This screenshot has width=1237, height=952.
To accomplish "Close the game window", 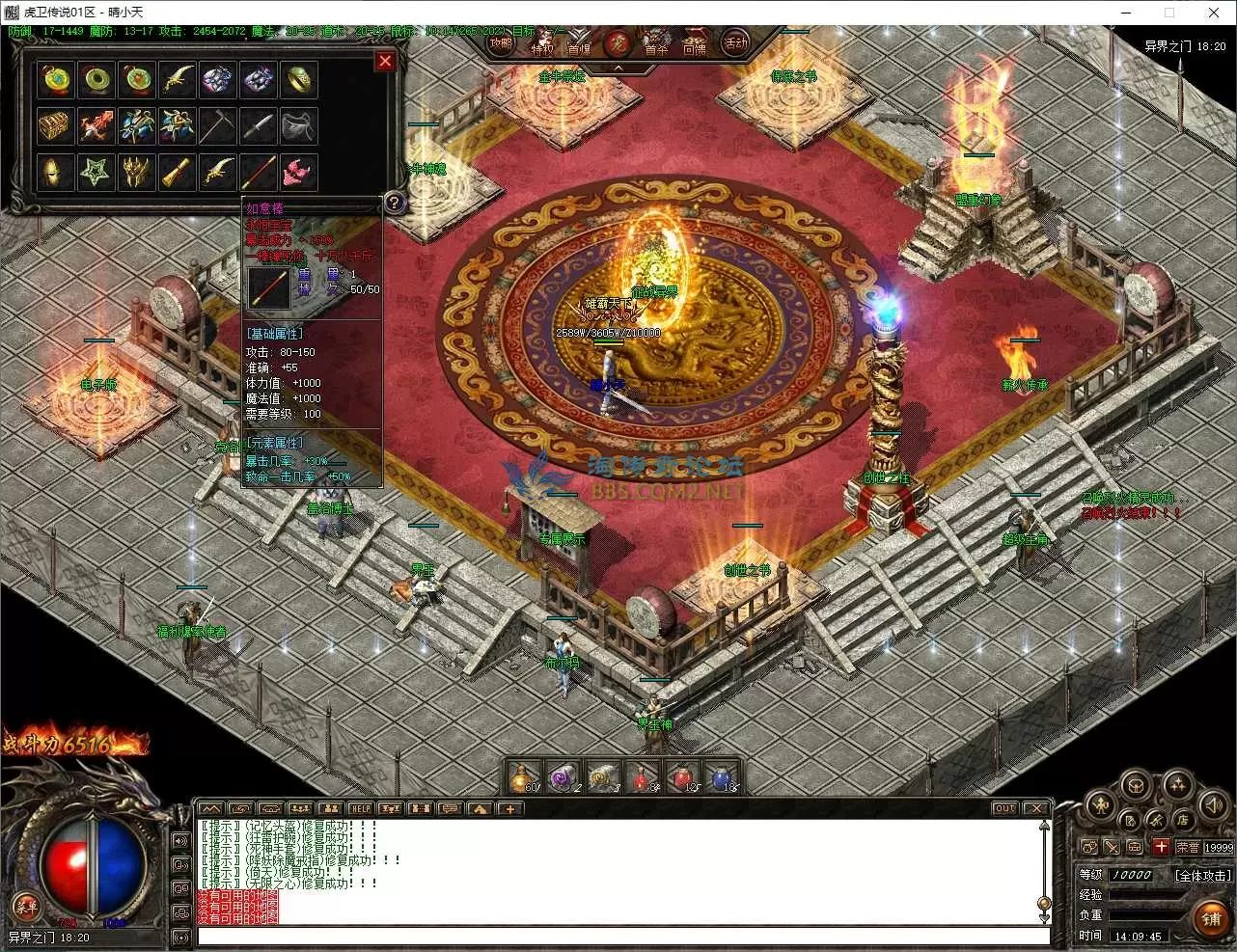I will tap(1214, 13).
